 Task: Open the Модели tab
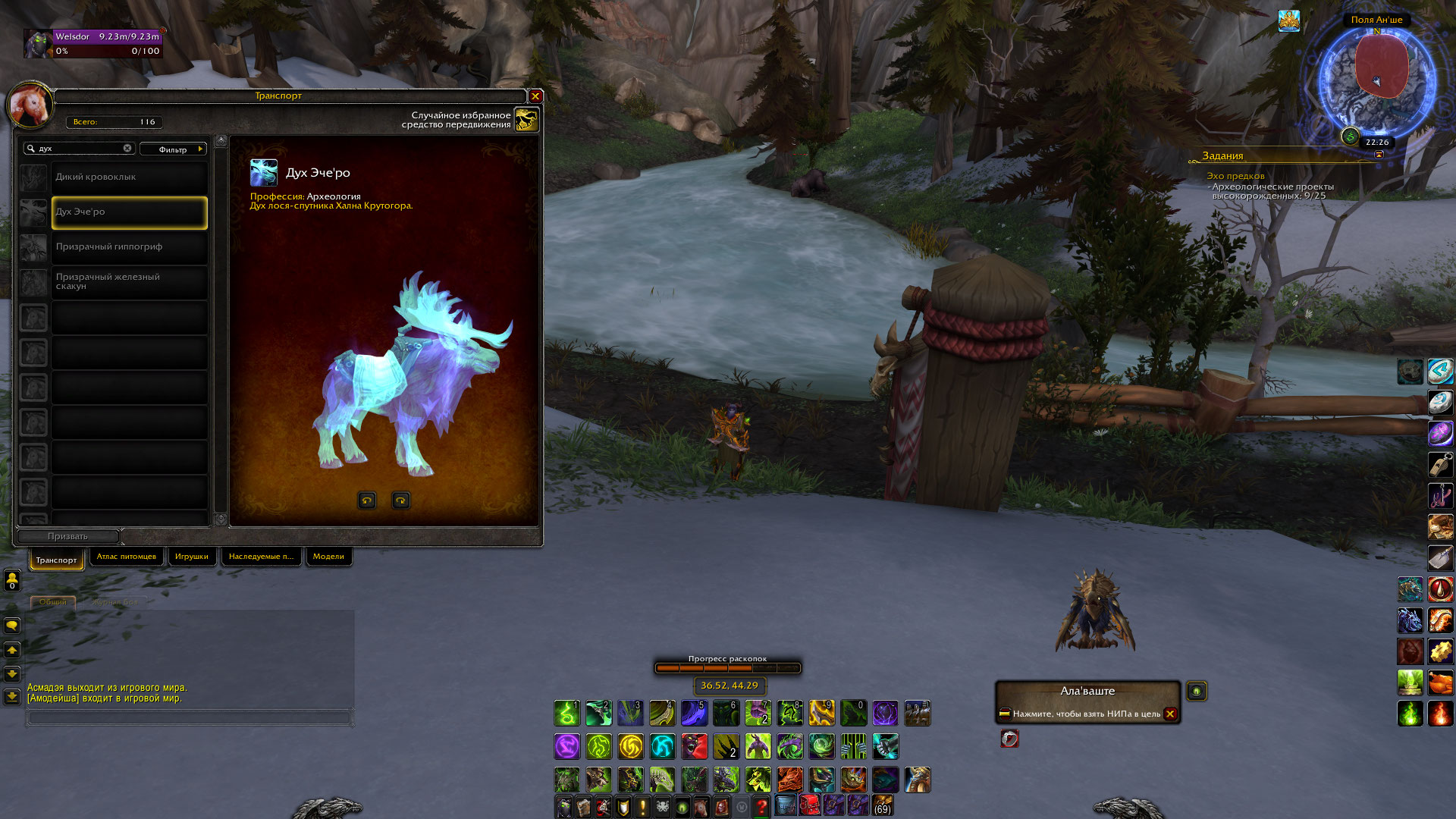coord(328,557)
